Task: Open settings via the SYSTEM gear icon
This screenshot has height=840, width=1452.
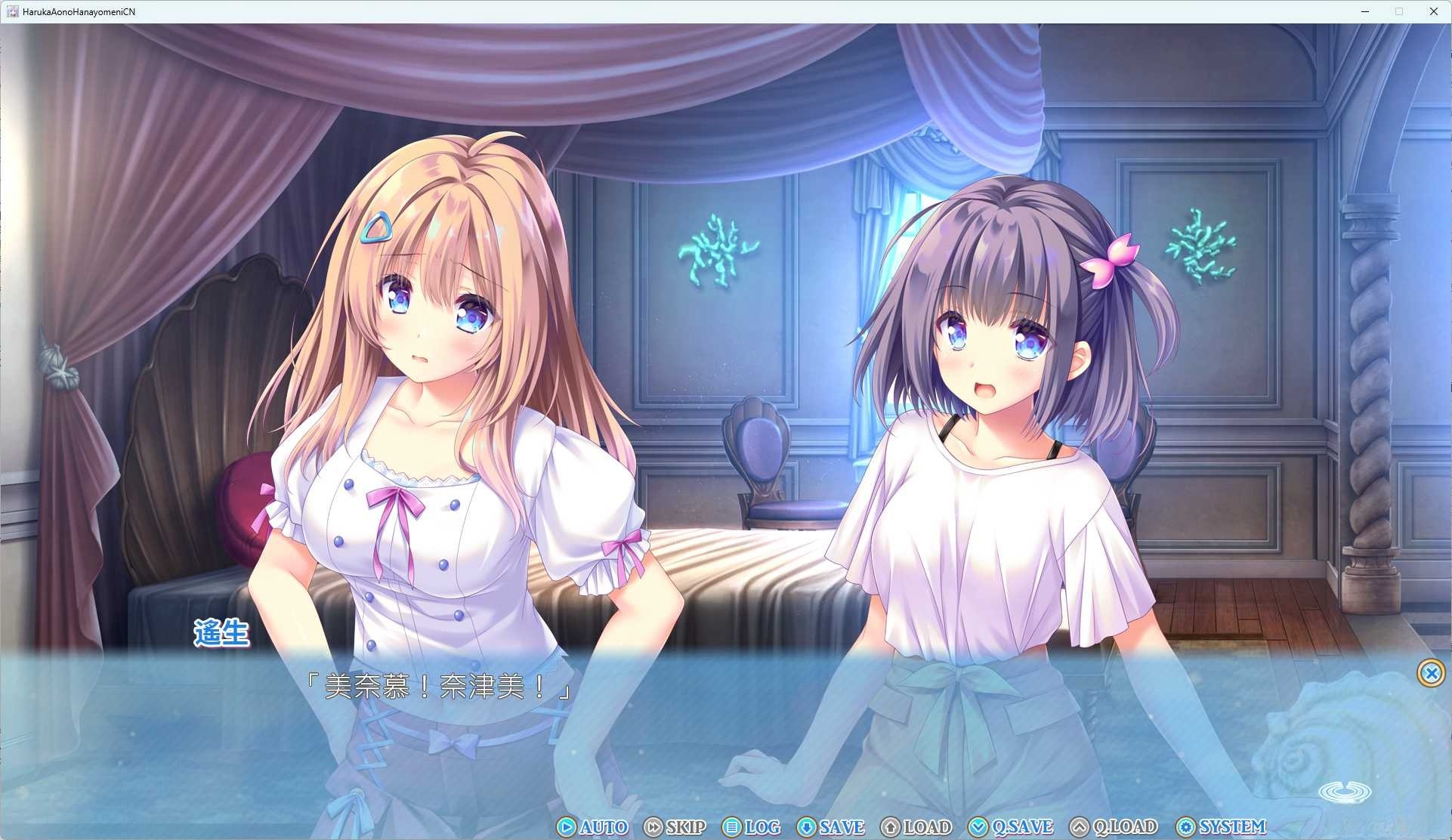Action: [1188, 827]
